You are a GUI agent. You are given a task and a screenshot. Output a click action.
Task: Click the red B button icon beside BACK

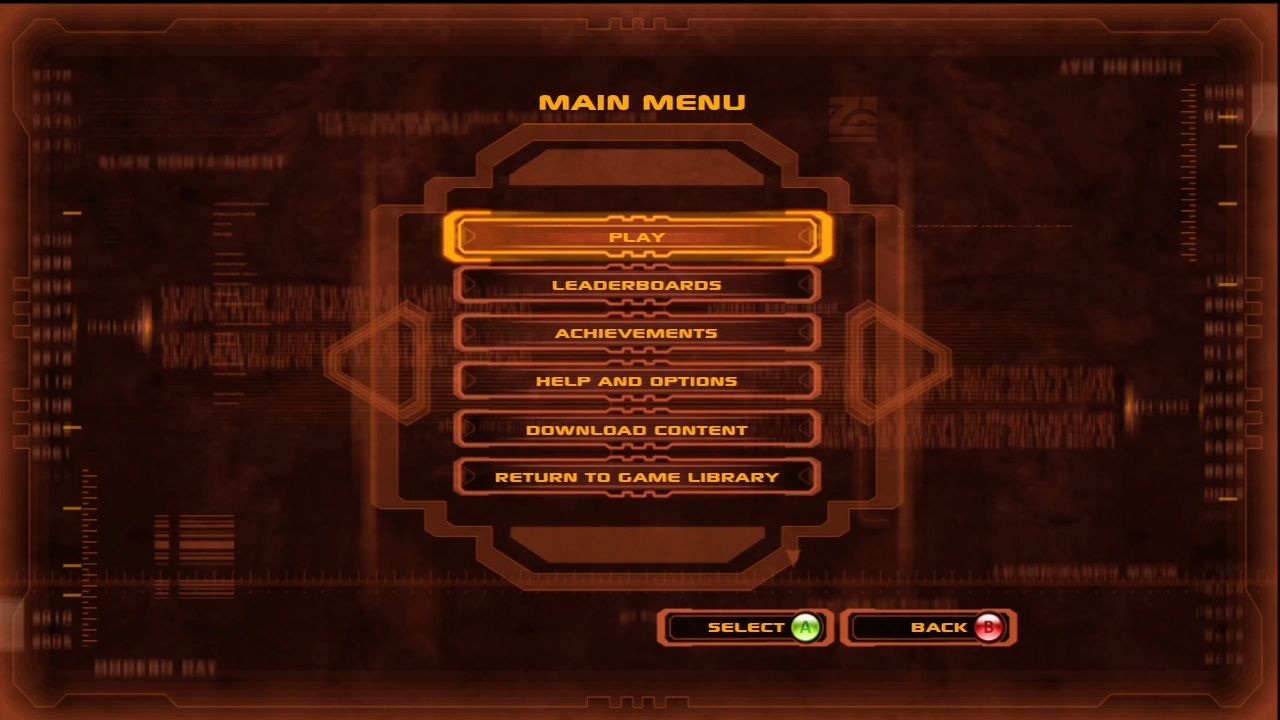pos(988,627)
